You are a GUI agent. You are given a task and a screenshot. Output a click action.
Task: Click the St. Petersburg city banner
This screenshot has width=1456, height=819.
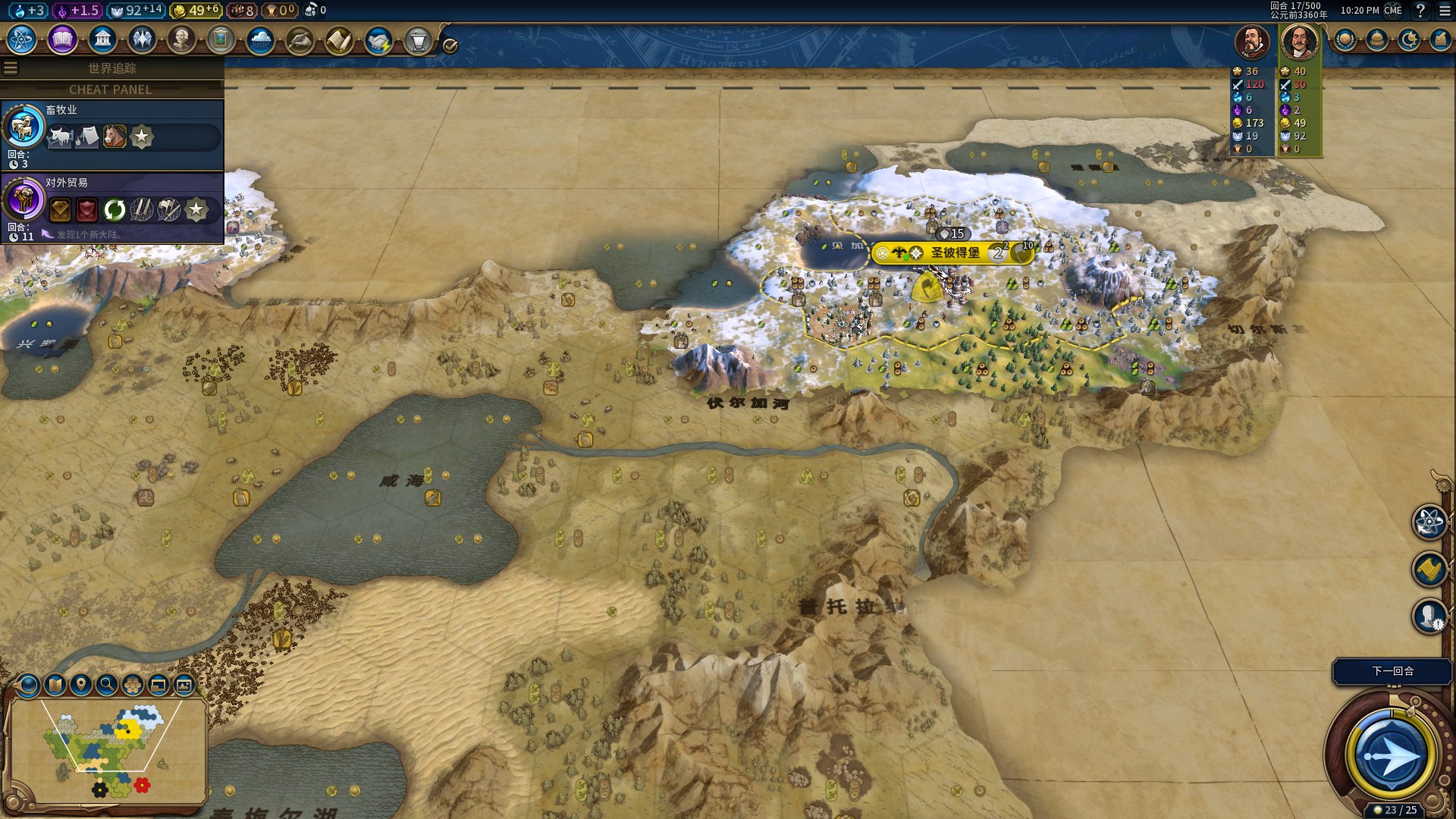point(954,253)
